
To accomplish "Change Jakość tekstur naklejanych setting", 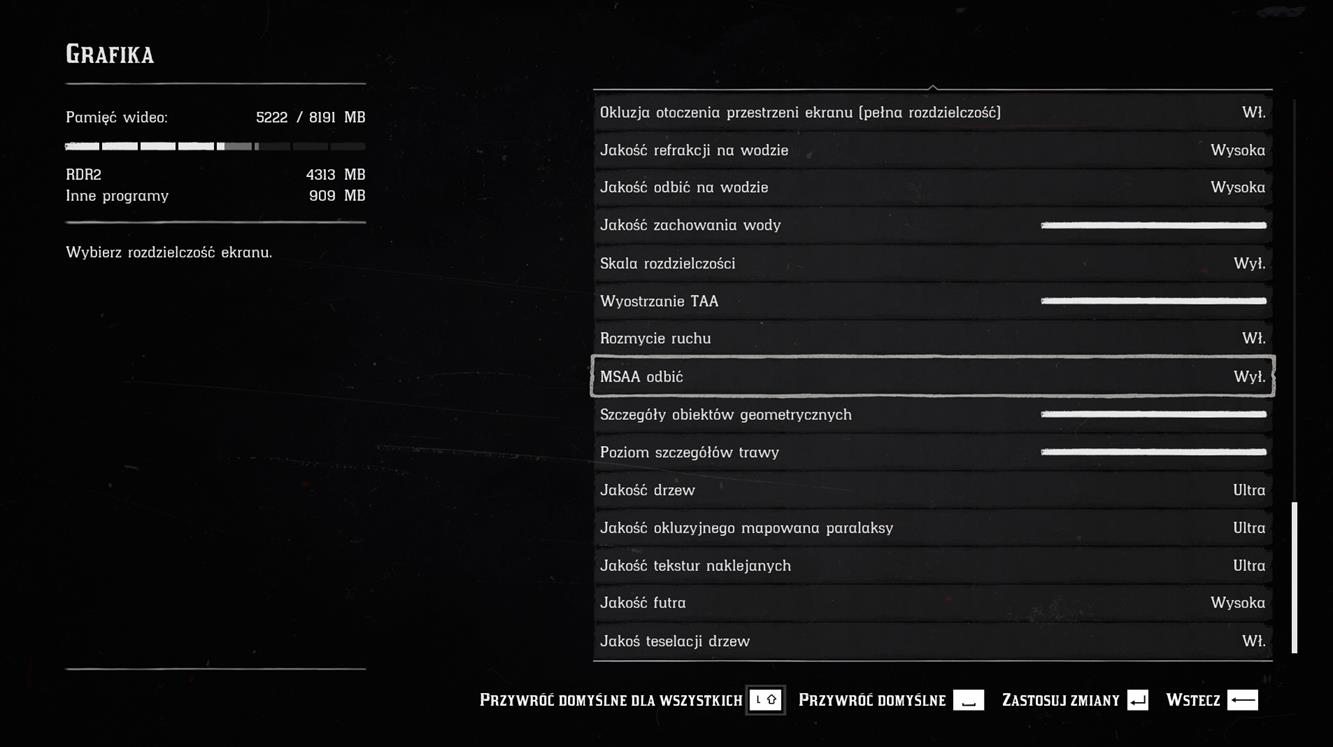I will point(932,565).
